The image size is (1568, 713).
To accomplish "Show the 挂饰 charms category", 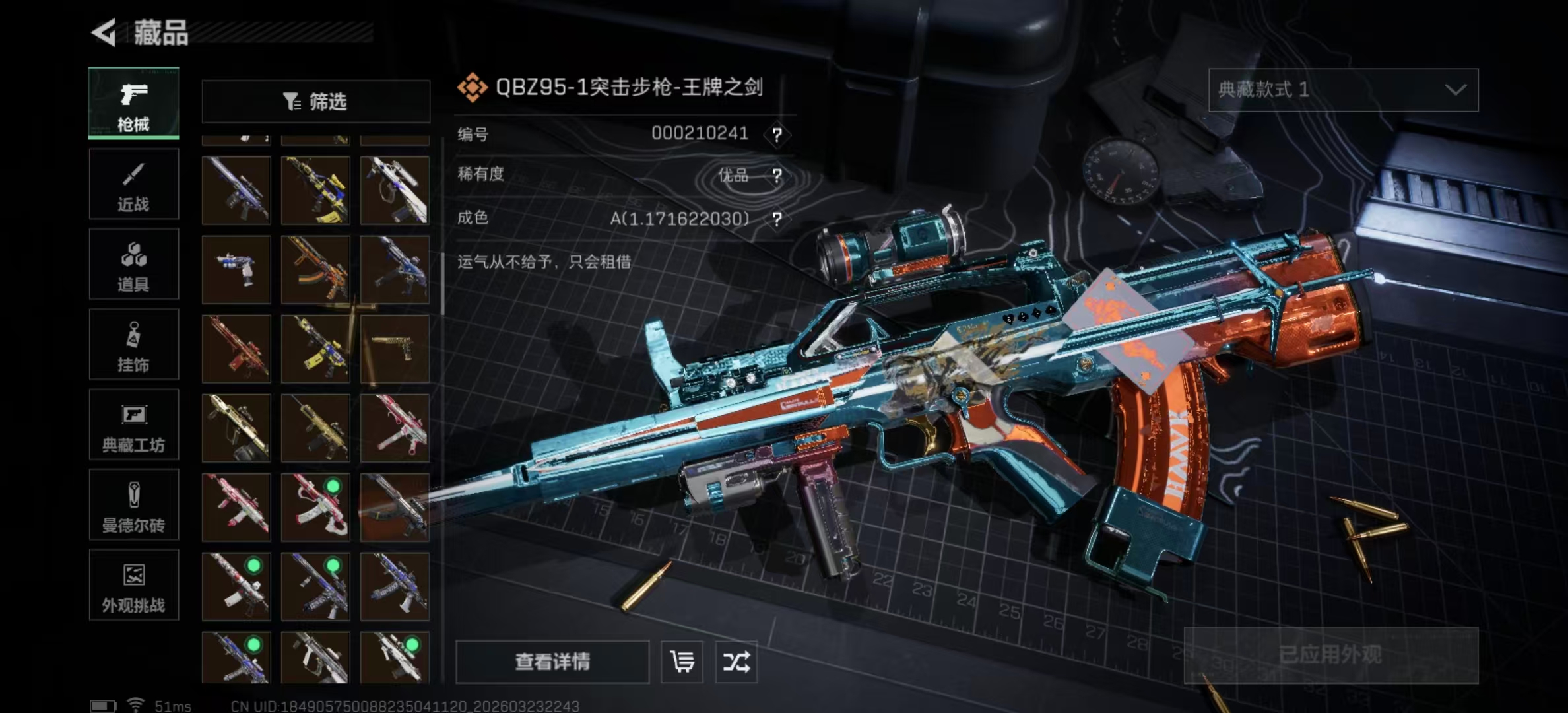I will click(x=133, y=345).
